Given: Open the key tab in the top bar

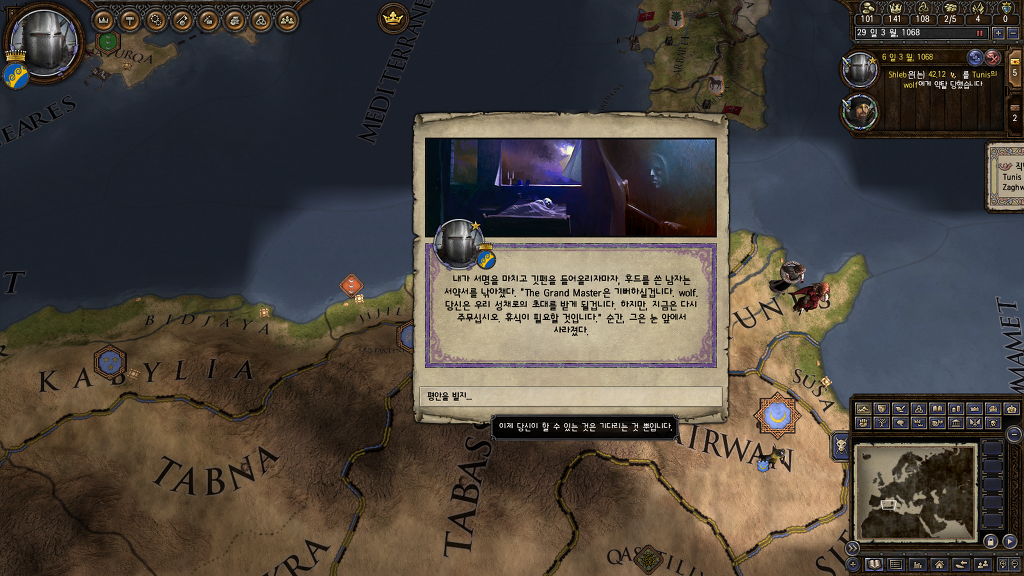Looking at the screenshot, I should (182, 20).
